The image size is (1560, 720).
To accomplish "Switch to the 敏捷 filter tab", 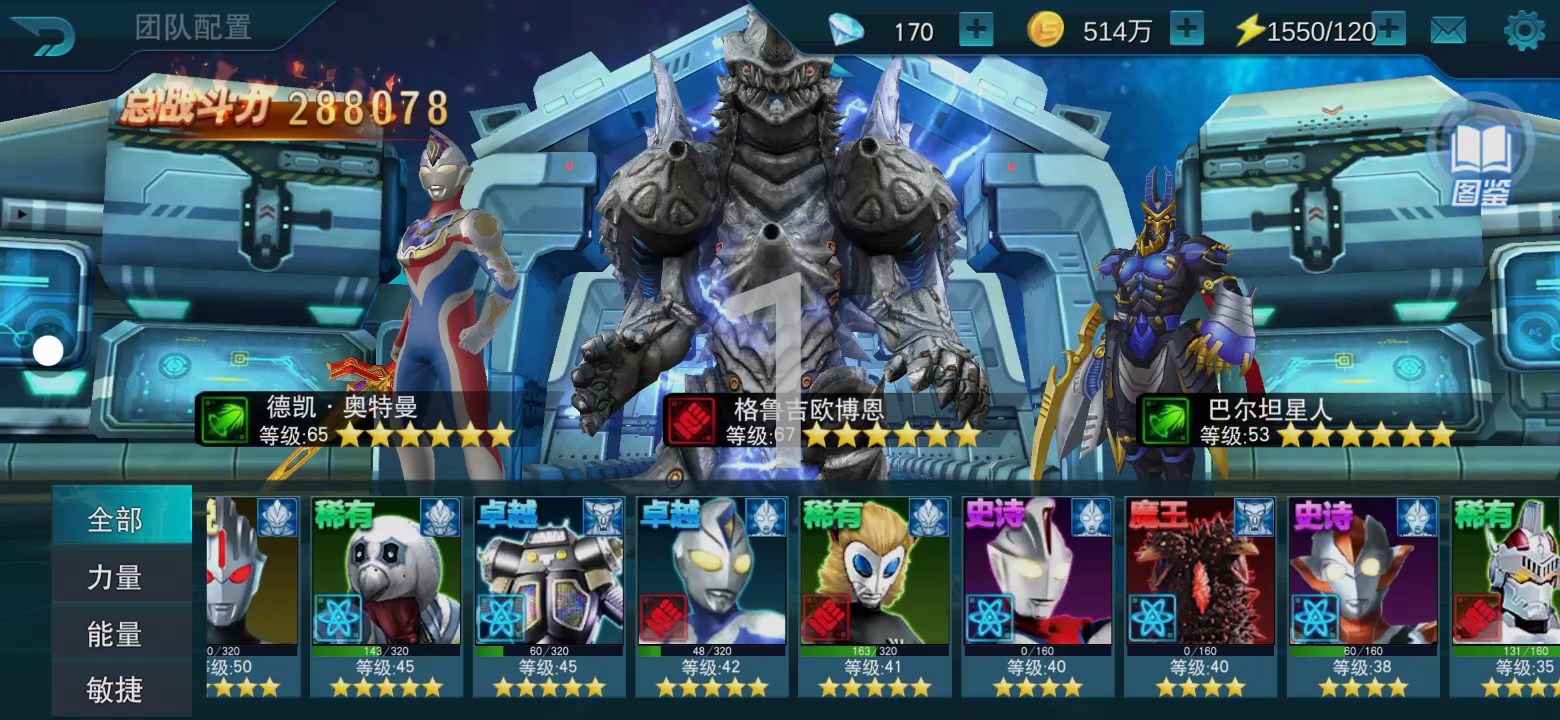I will click(116, 689).
